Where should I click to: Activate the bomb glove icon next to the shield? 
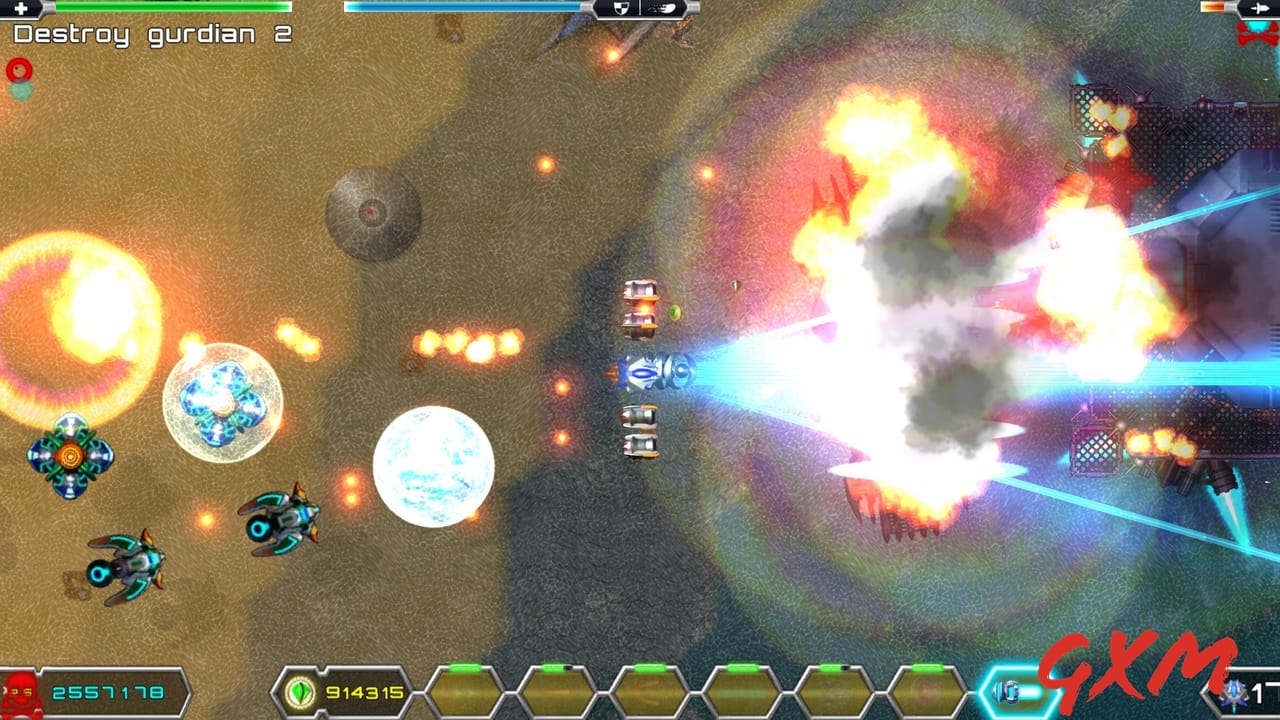point(662,8)
